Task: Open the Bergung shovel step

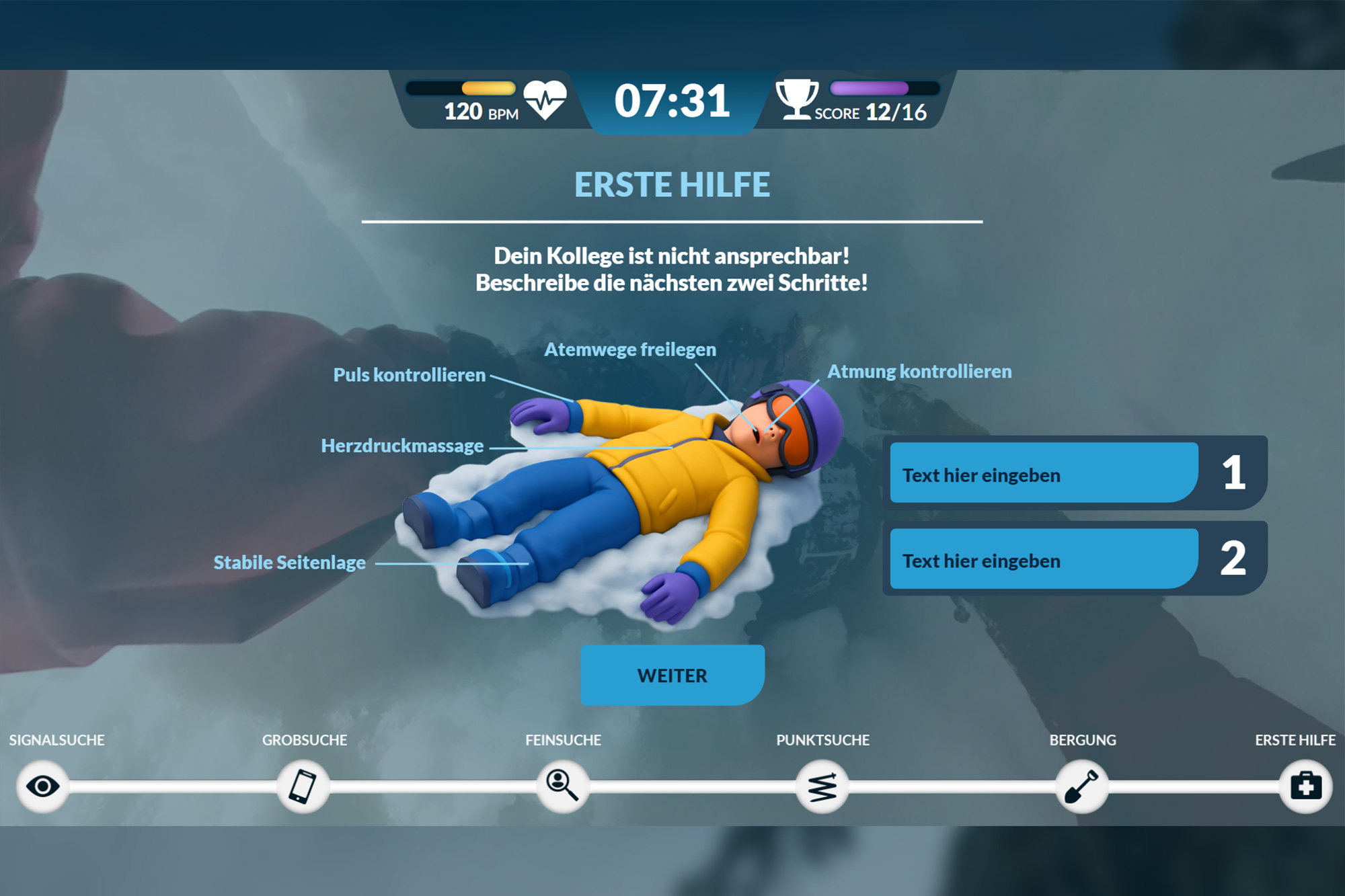Action: click(x=1081, y=786)
